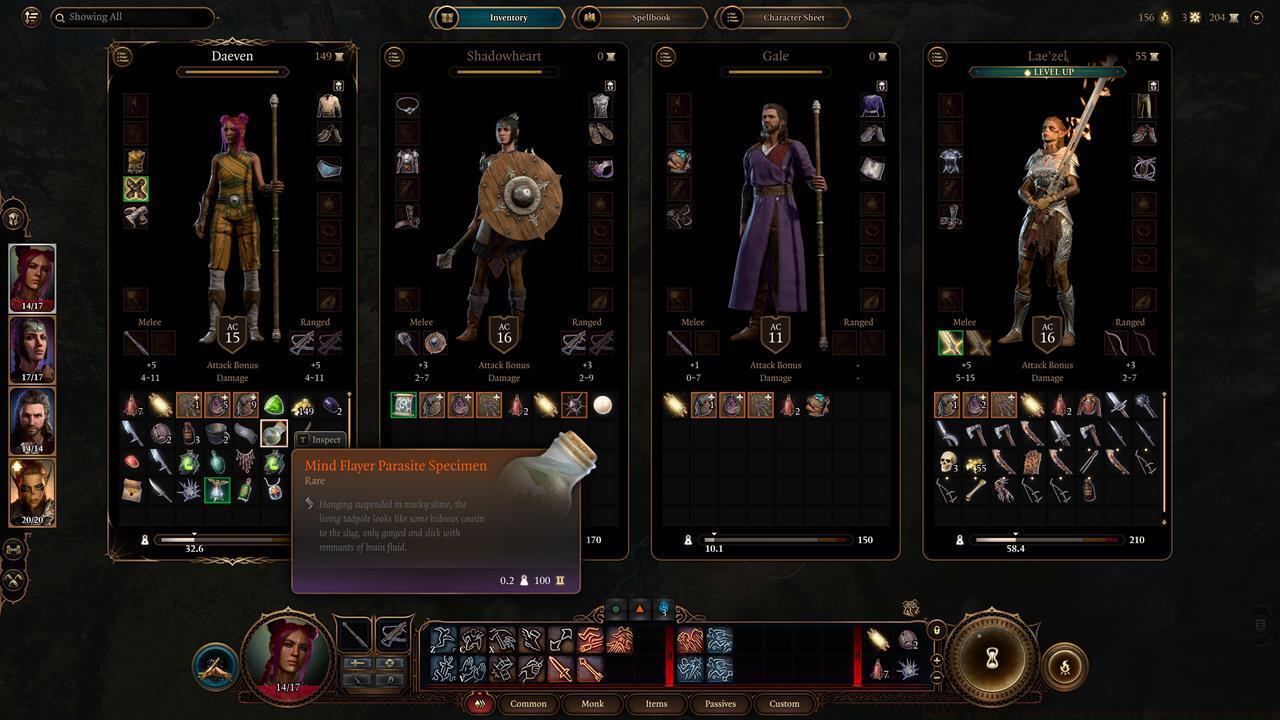Image resolution: width=1280 pixels, height=720 pixels.
Task: Toggle the hotbar lock icon
Action: (936, 630)
